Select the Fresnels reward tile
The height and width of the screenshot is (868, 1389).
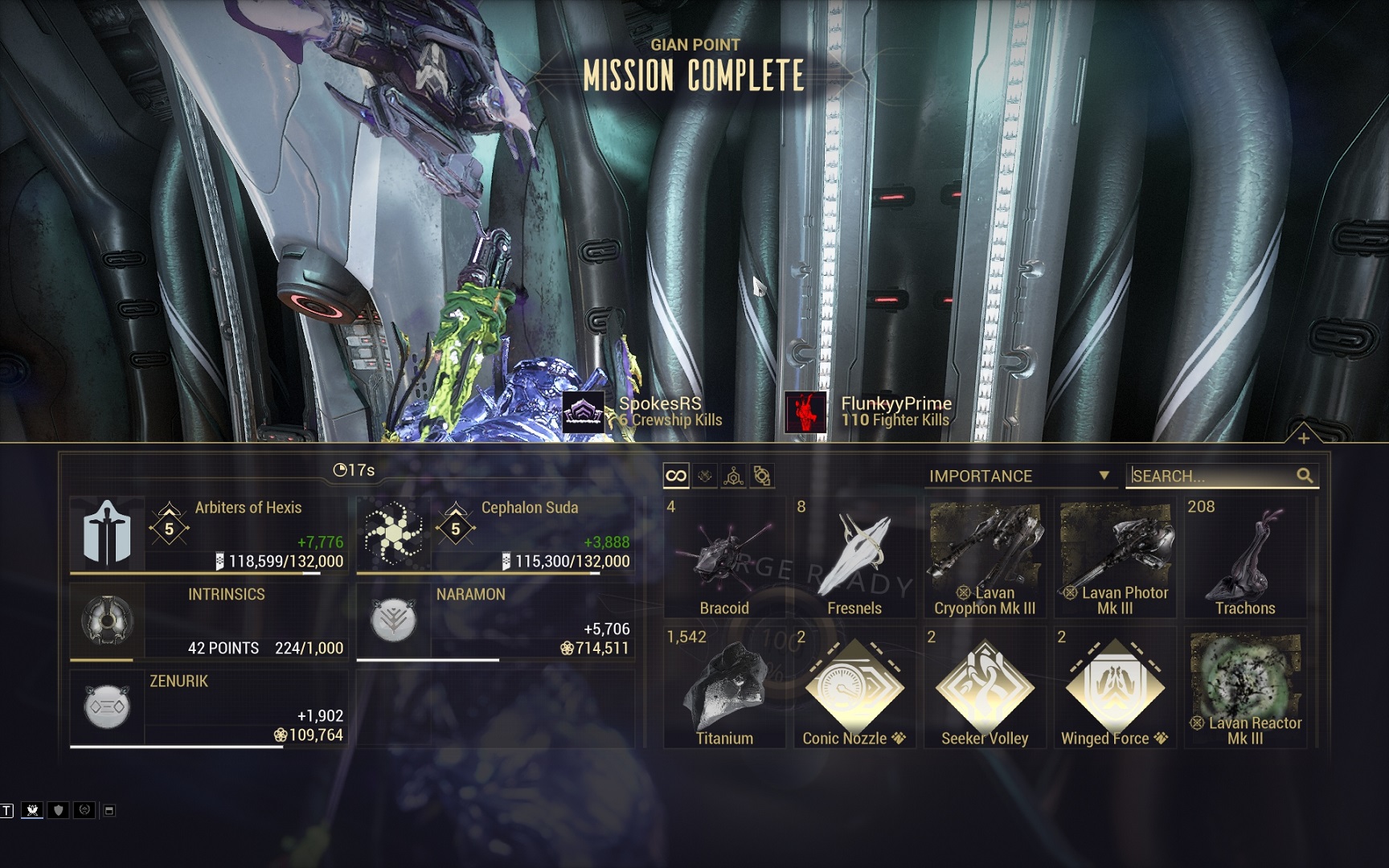point(854,558)
